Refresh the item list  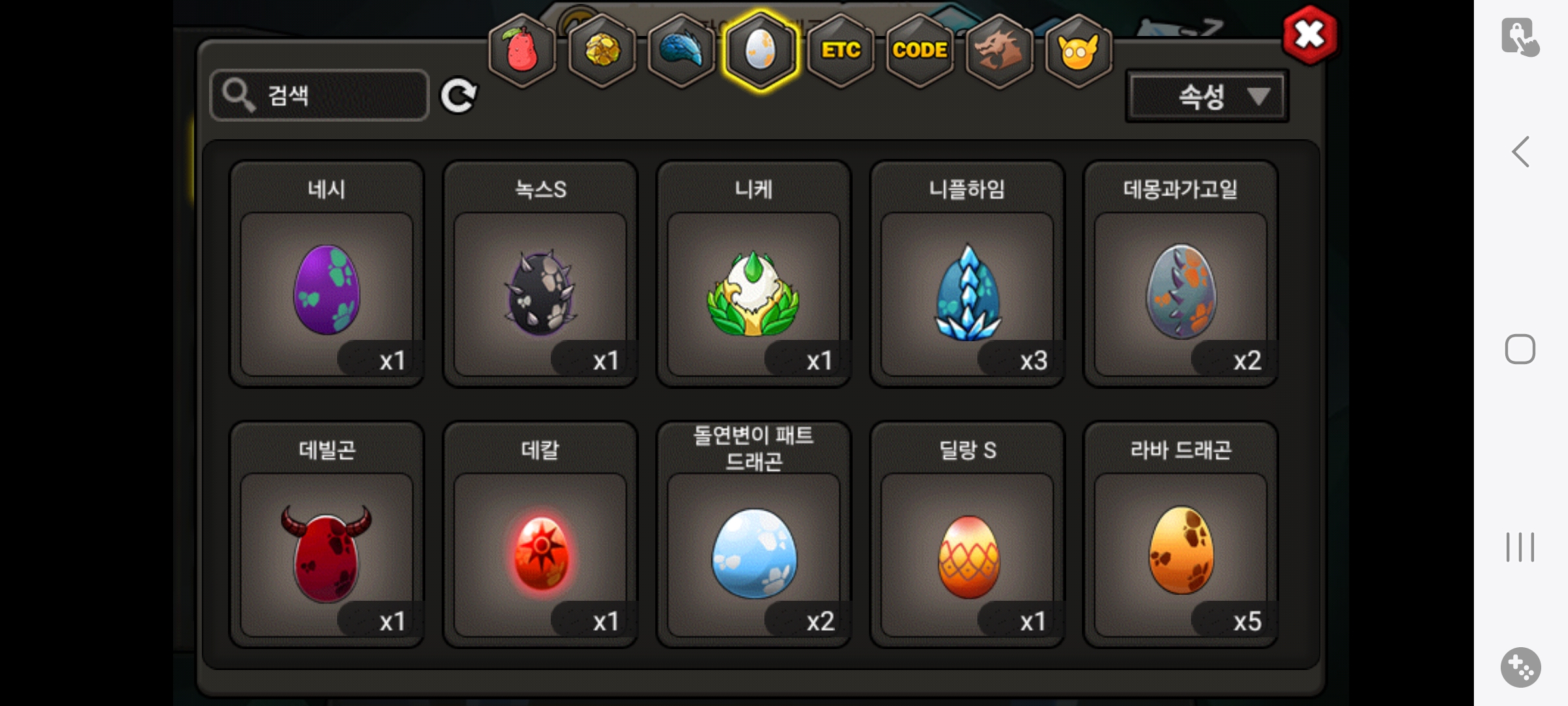pyautogui.click(x=458, y=96)
